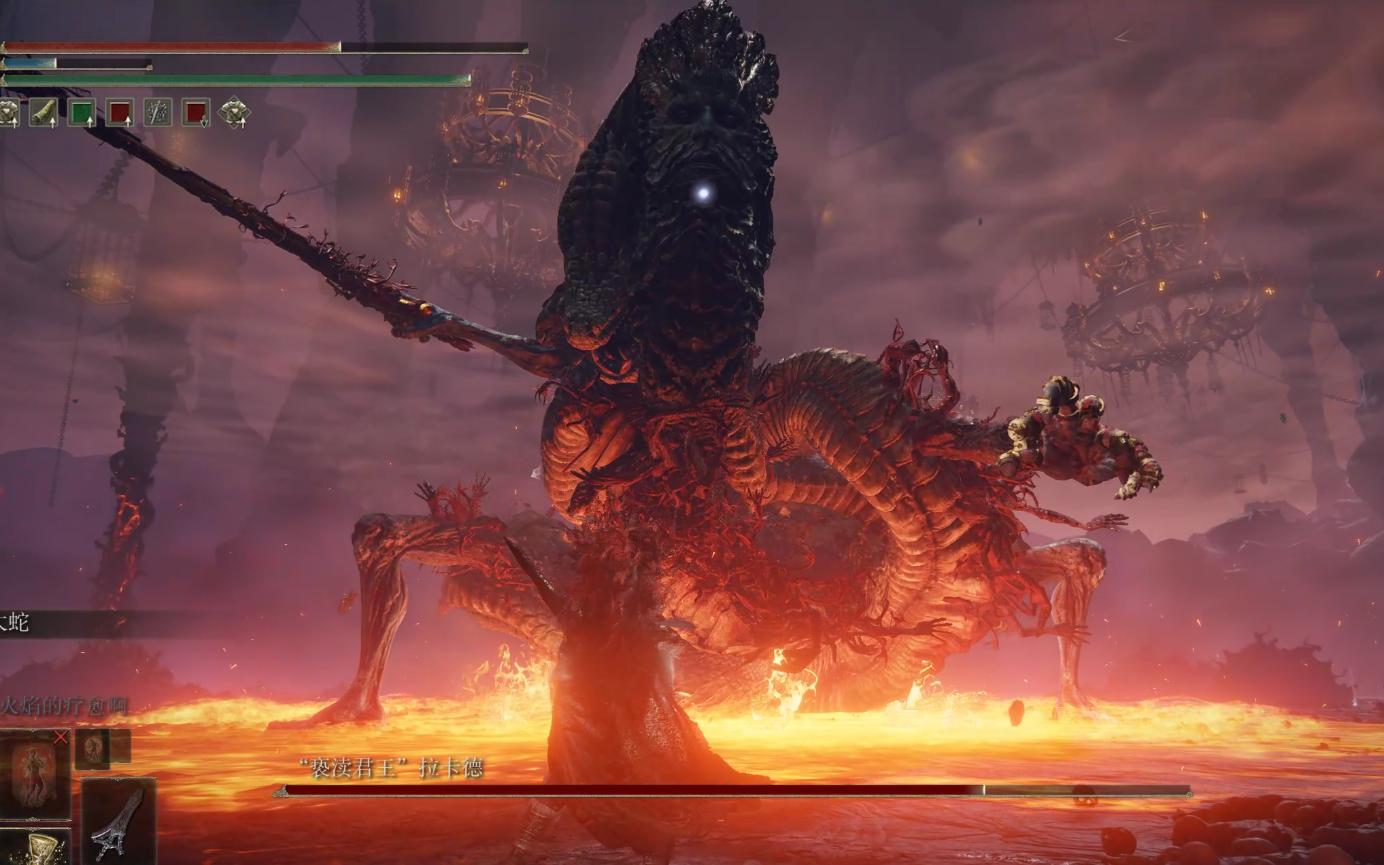Inspect the green square buff icon

(x=82, y=112)
